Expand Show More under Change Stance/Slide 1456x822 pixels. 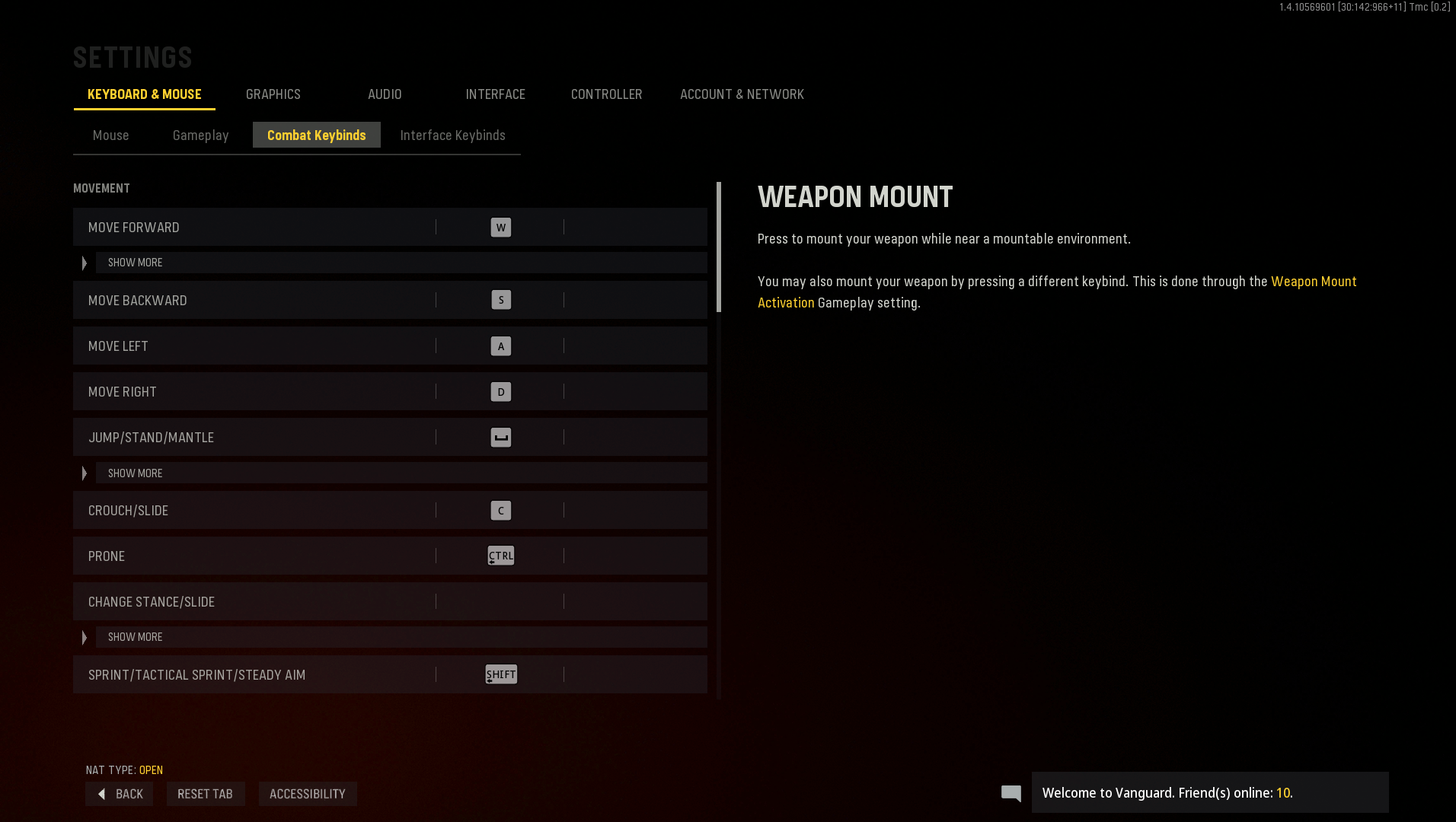[134, 637]
